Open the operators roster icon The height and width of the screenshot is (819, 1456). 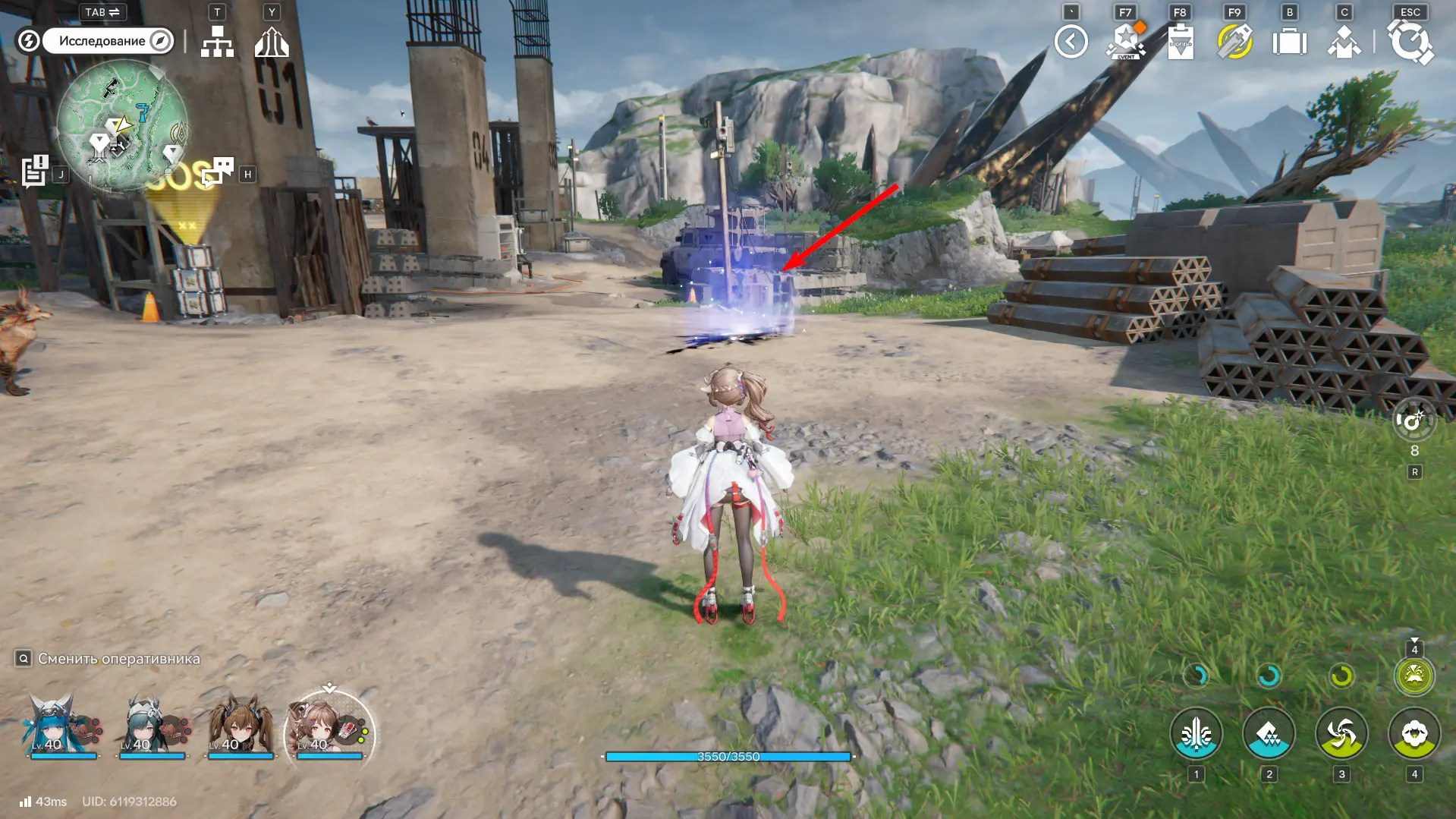point(1344,42)
